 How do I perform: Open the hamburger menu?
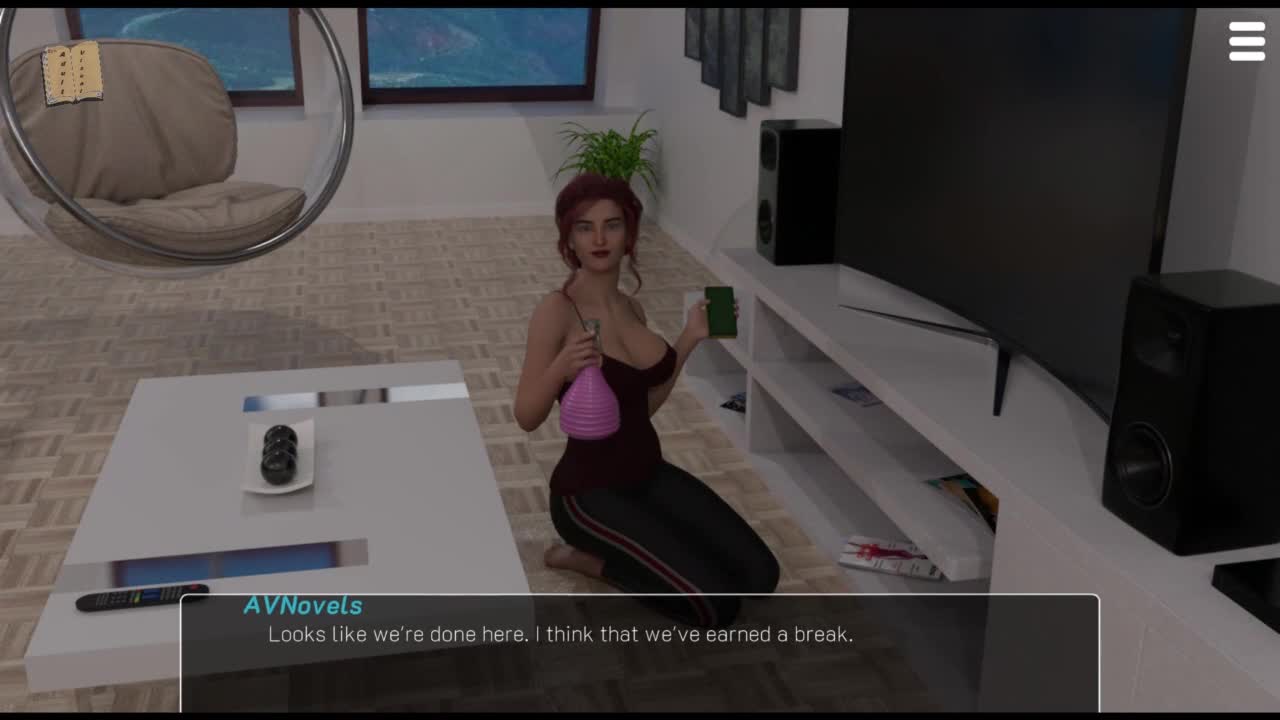pyautogui.click(x=1247, y=42)
